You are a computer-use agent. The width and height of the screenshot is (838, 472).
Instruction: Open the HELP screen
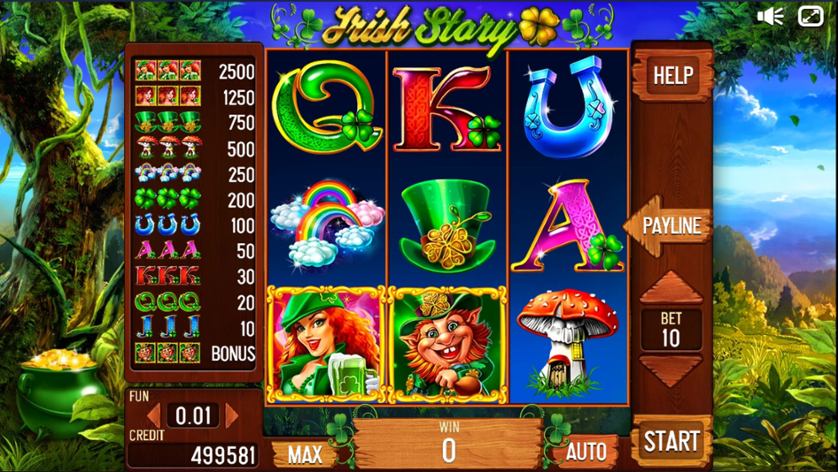coord(672,74)
